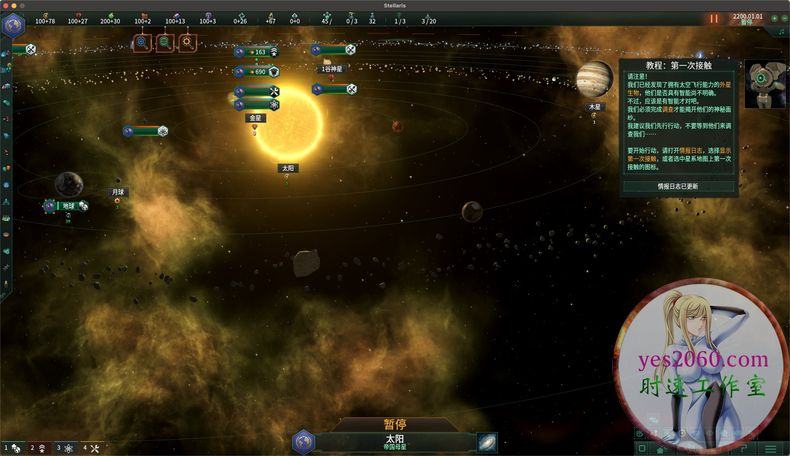This screenshot has height=456, width=790.
Task: Close the window with red macOS button
Action: click(x=8, y=5)
